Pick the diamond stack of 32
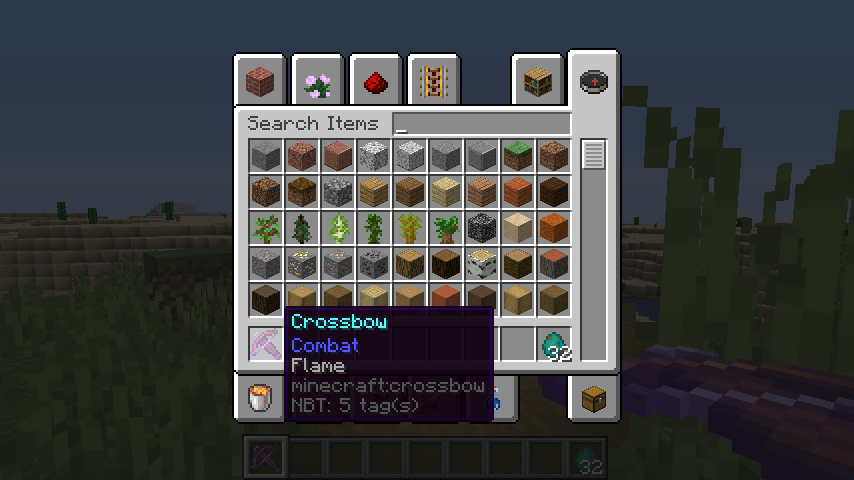This screenshot has height=480, width=854. click(554, 344)
